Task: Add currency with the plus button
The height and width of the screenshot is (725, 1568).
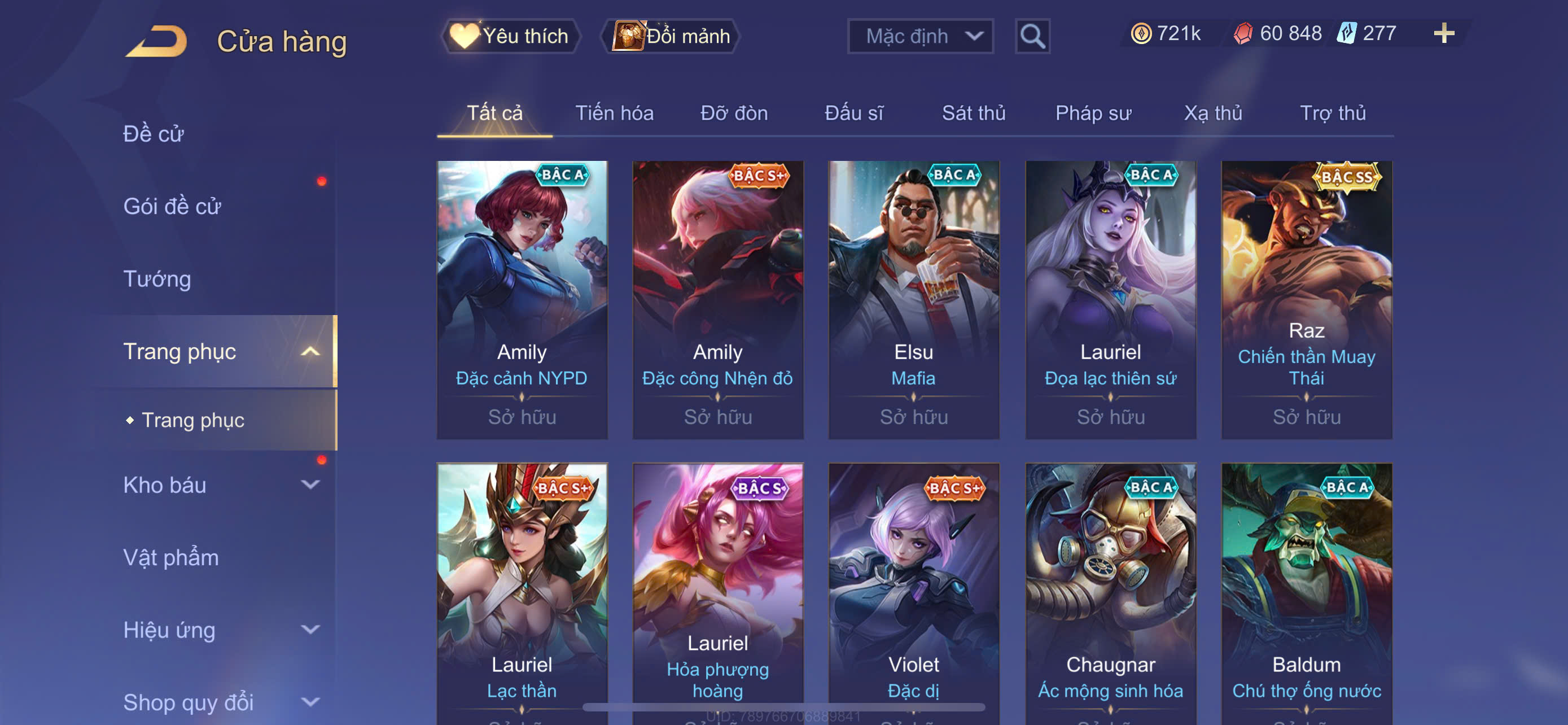Action: [1443, 33]
